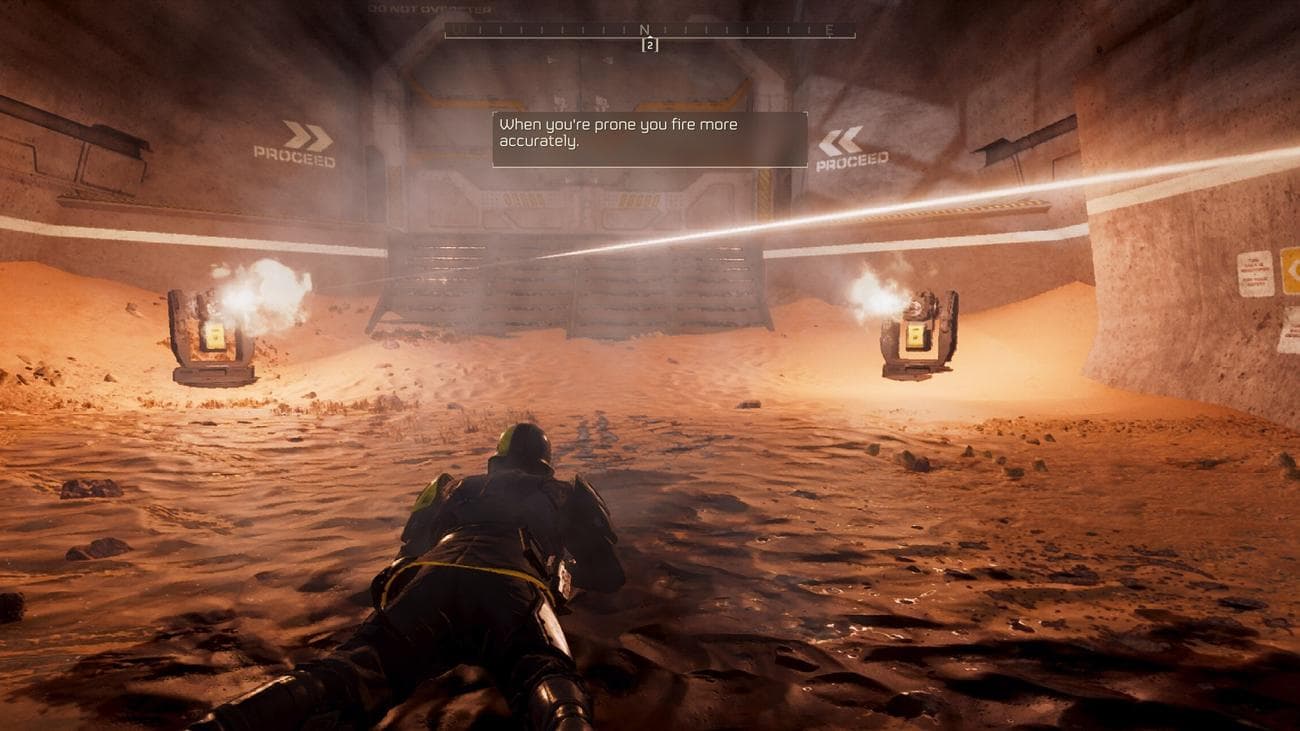
Task: Select the E marker on the compass
Action: (x=829, y=30)
